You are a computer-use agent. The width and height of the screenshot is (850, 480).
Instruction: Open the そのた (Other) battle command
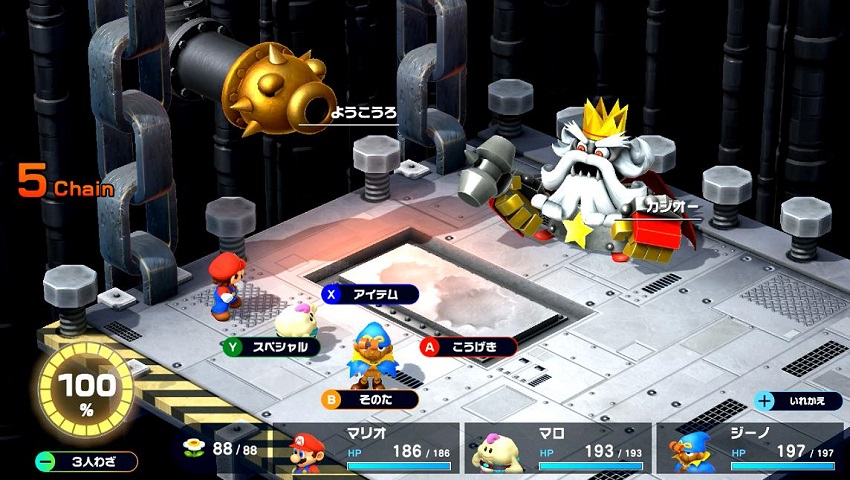[x=369, y=399]
